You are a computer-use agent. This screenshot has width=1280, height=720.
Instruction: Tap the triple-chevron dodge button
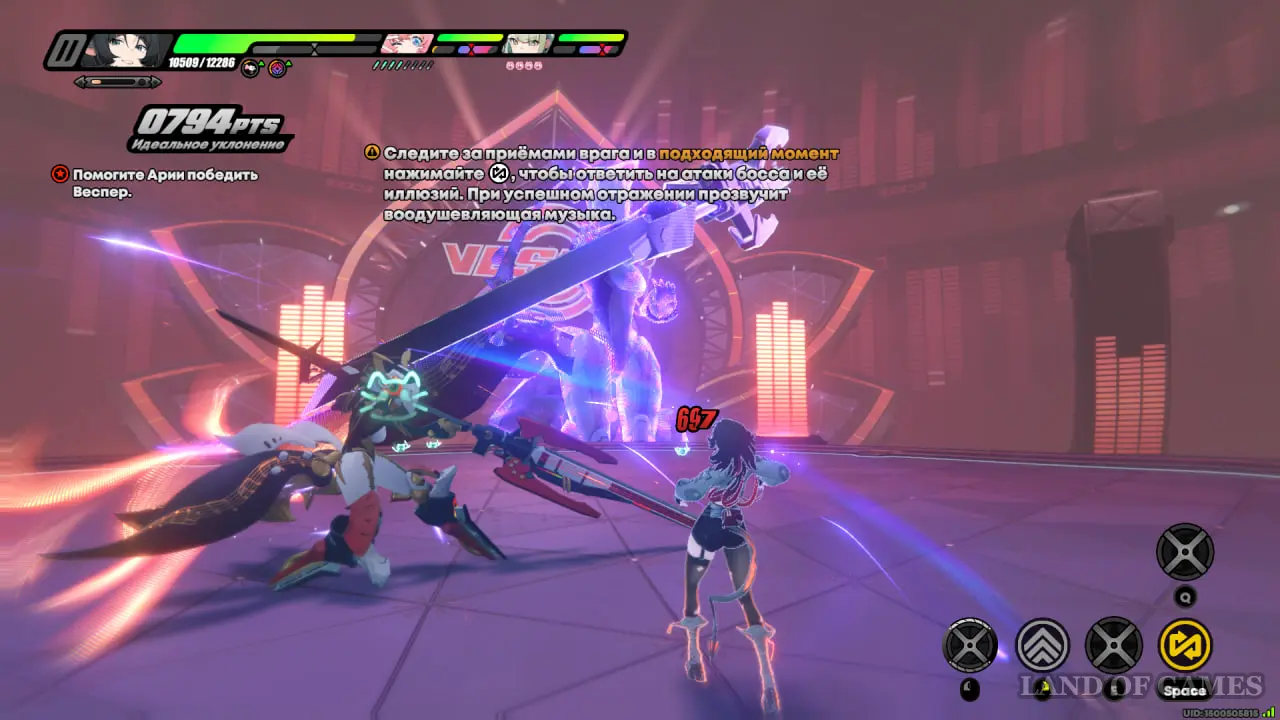click(x=1043, y=645)
